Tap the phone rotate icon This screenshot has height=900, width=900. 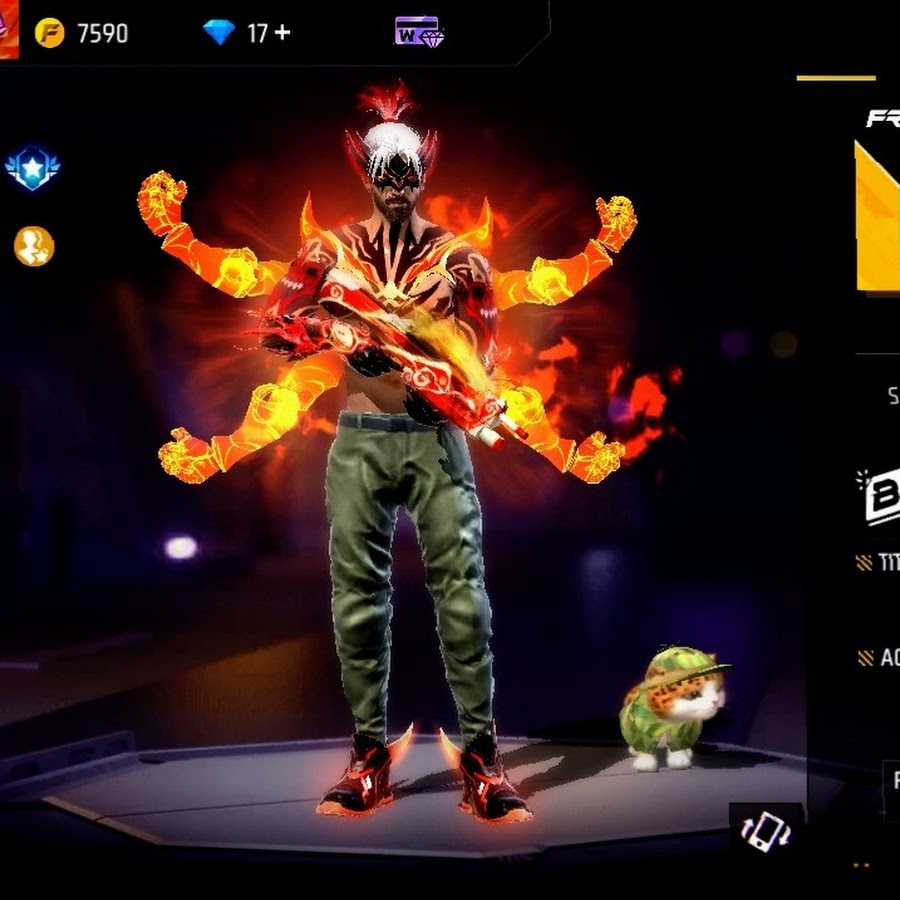(766, 831)
